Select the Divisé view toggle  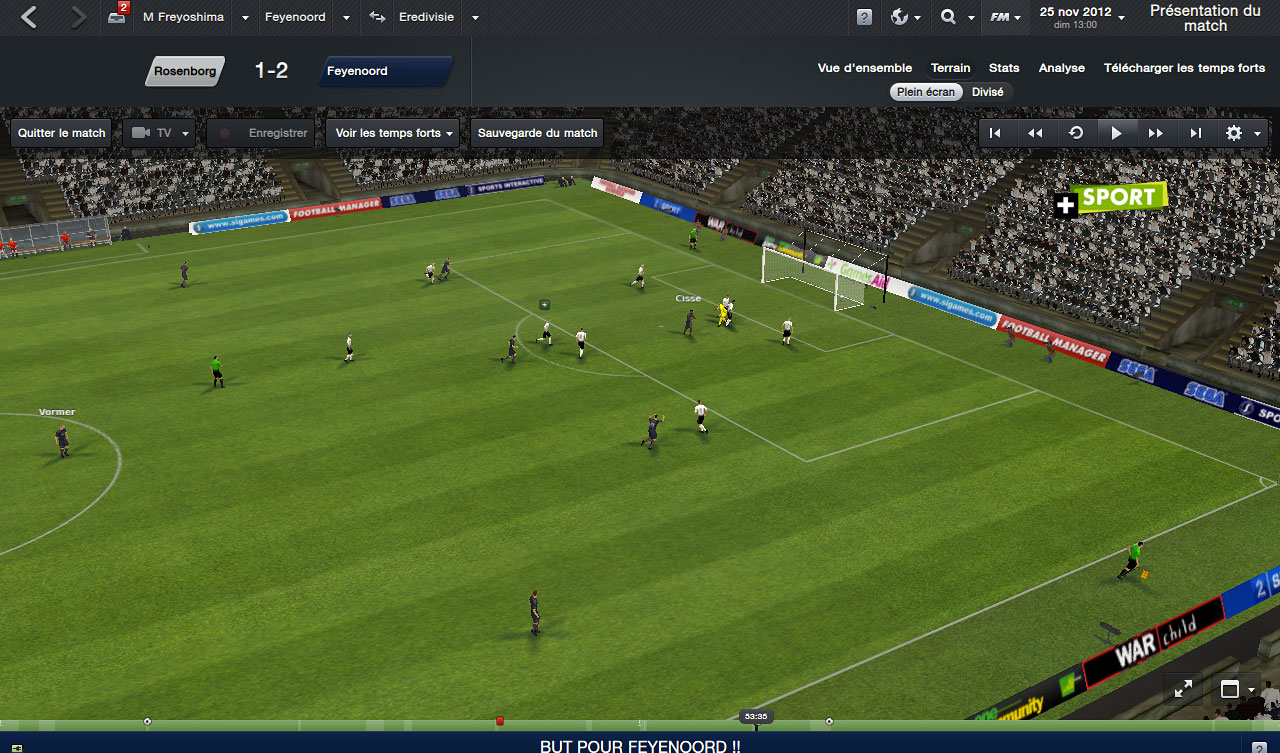point(987,92)
